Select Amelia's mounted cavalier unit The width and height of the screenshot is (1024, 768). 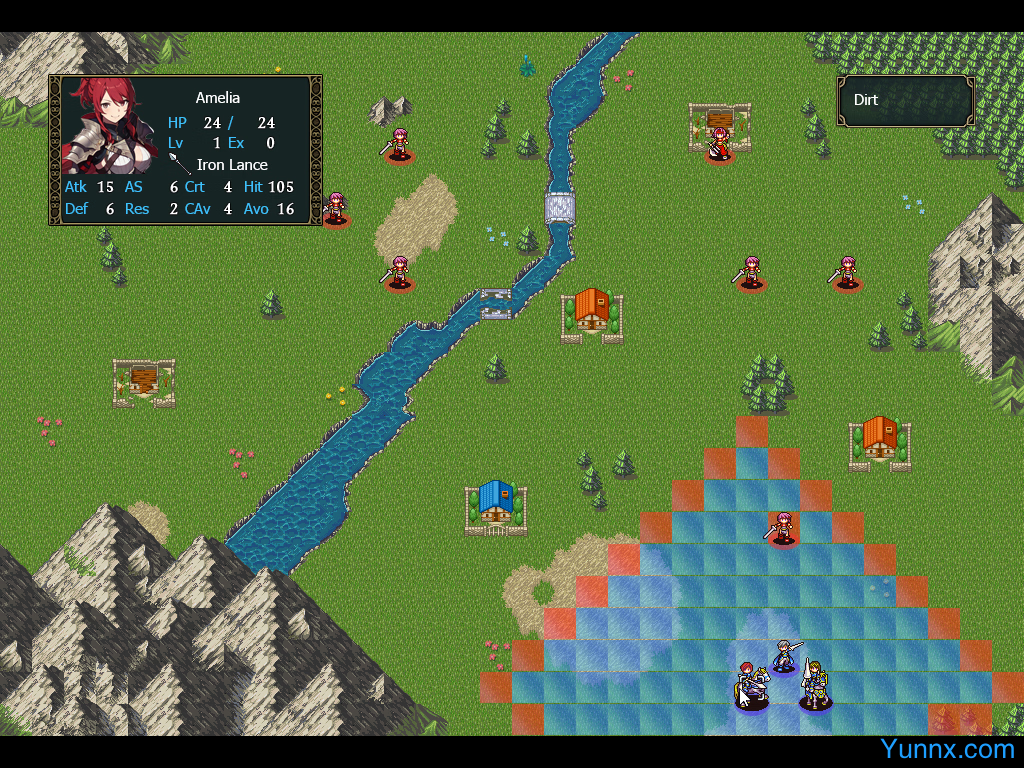coord(750,686)
